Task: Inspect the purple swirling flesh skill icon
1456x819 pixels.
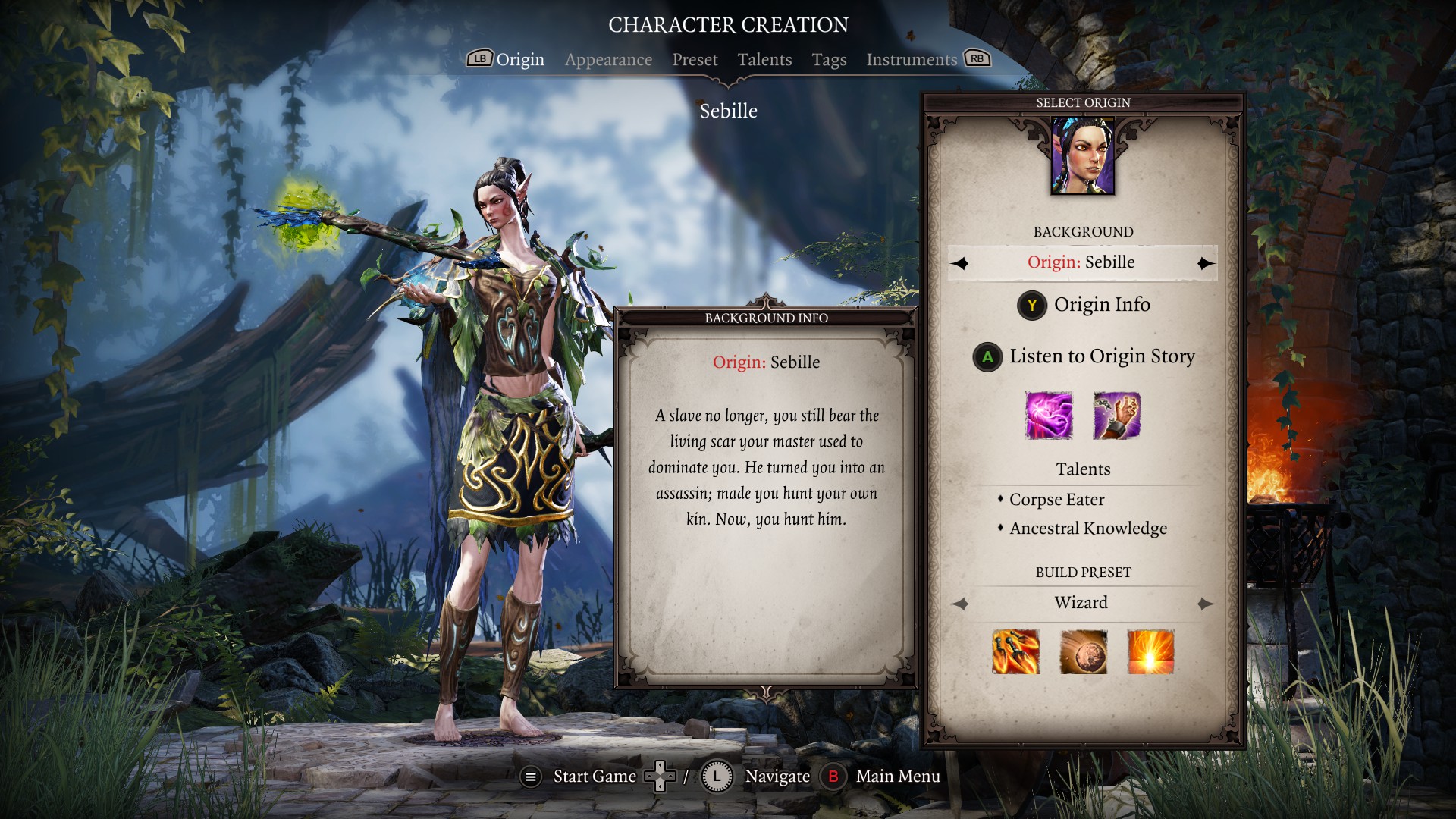Action: [x=1049, y=416]
